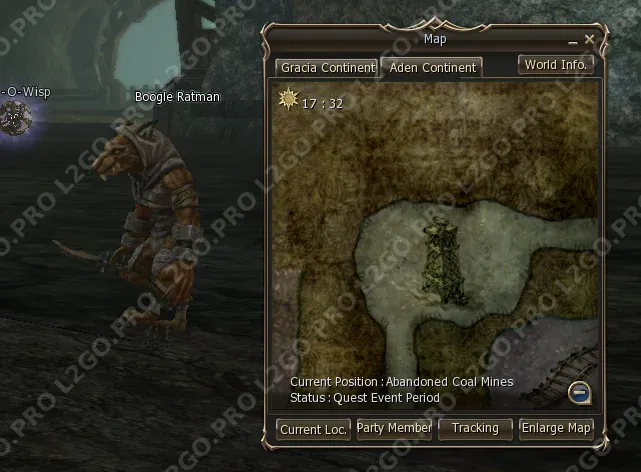Screen dimensions: 641x472
Task: Close the Map window
Action: click(590, 39)
